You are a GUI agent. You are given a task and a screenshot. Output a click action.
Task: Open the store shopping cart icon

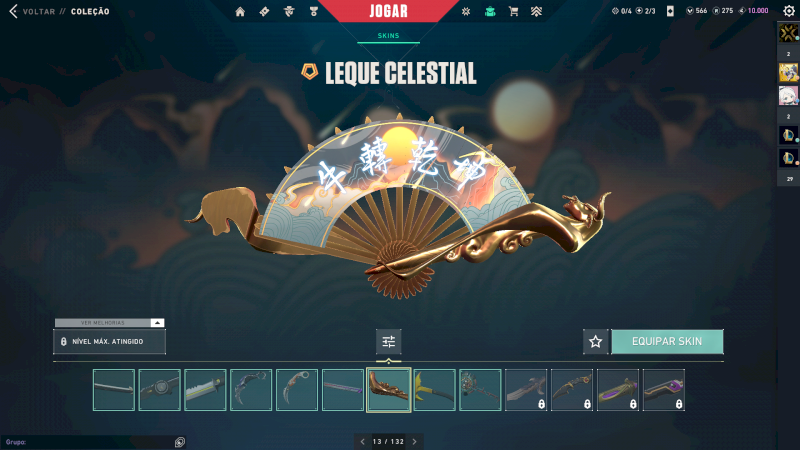(x=513, y=12)
